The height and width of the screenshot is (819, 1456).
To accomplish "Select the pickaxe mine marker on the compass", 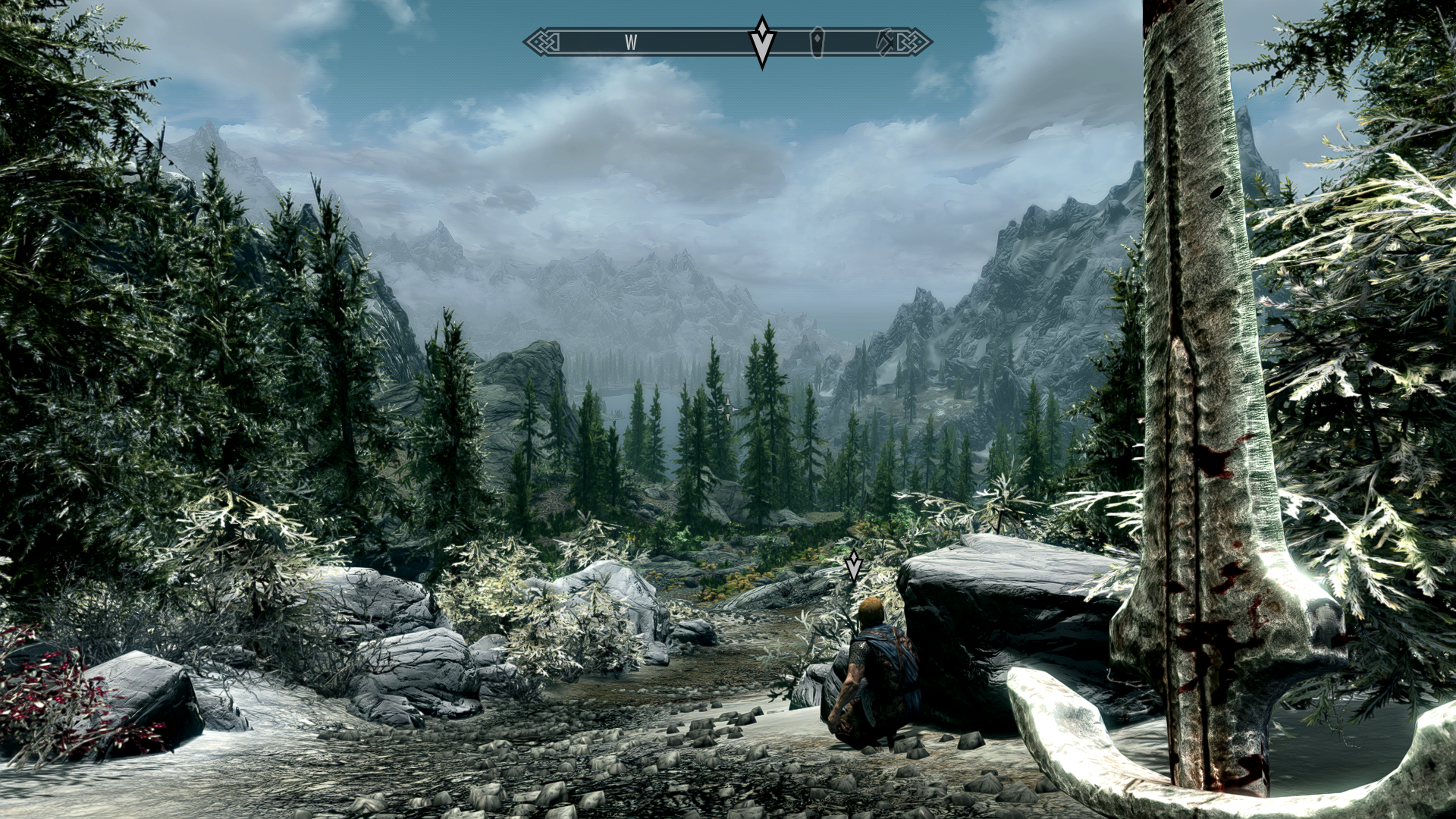I will point(885,42).
